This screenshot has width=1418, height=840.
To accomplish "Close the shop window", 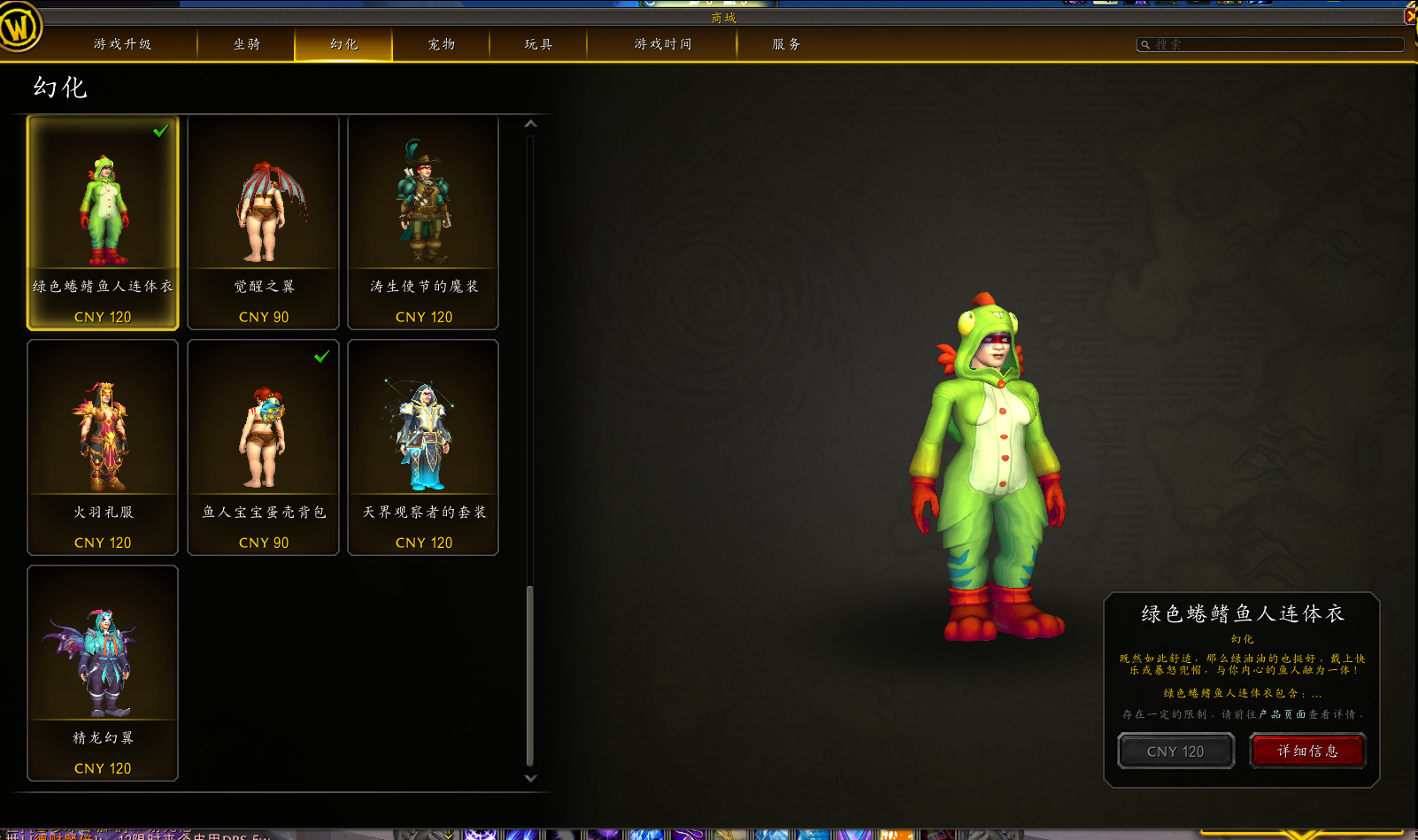I will tap(1411, 15).
